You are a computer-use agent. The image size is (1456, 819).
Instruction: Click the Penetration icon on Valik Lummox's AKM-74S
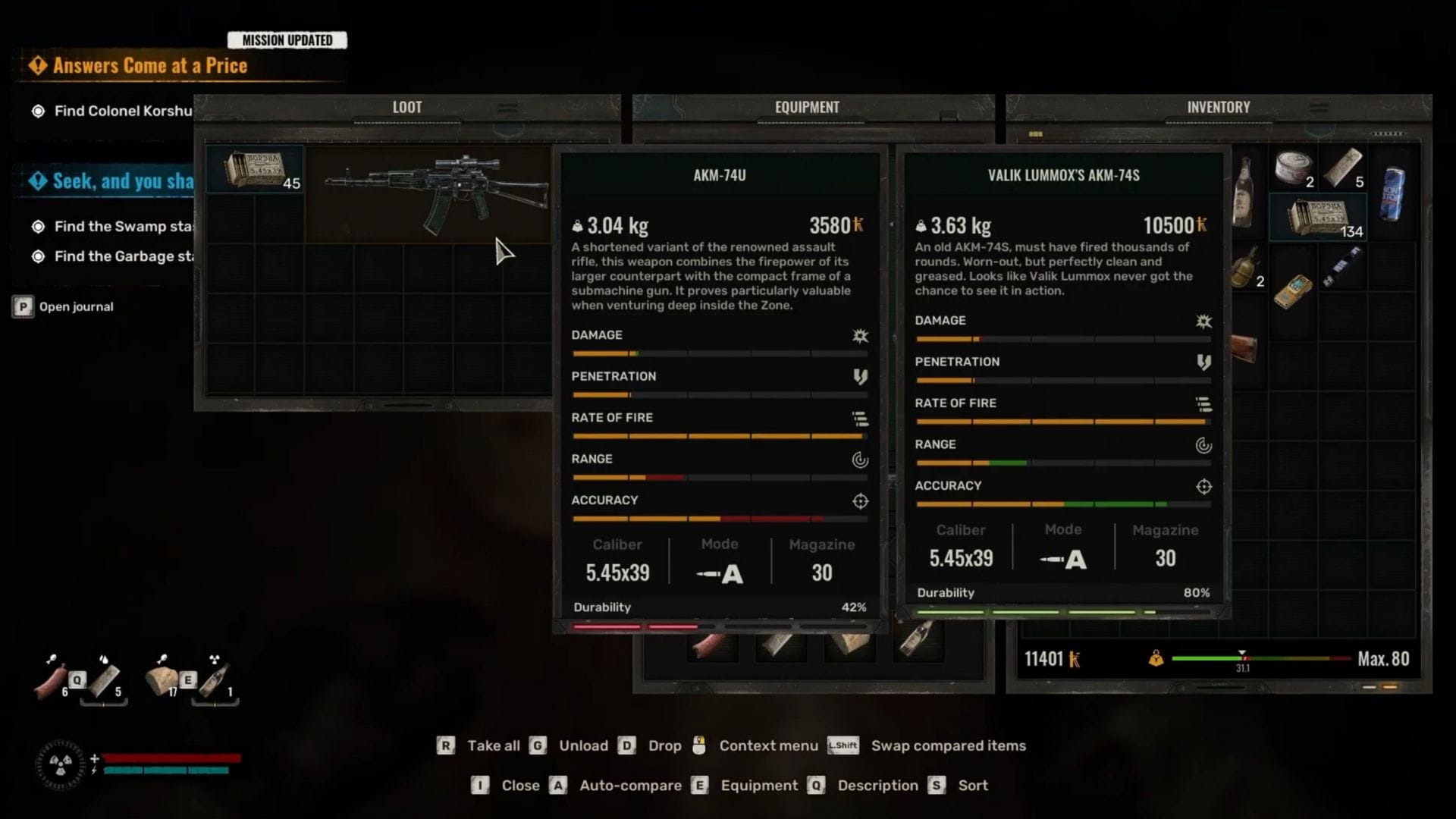[1204, 362]
